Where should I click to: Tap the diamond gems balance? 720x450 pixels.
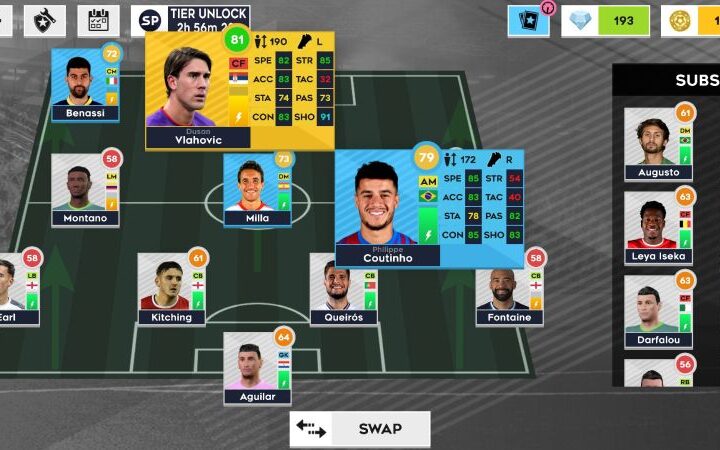pyautogui.click(x=605, y=20)
